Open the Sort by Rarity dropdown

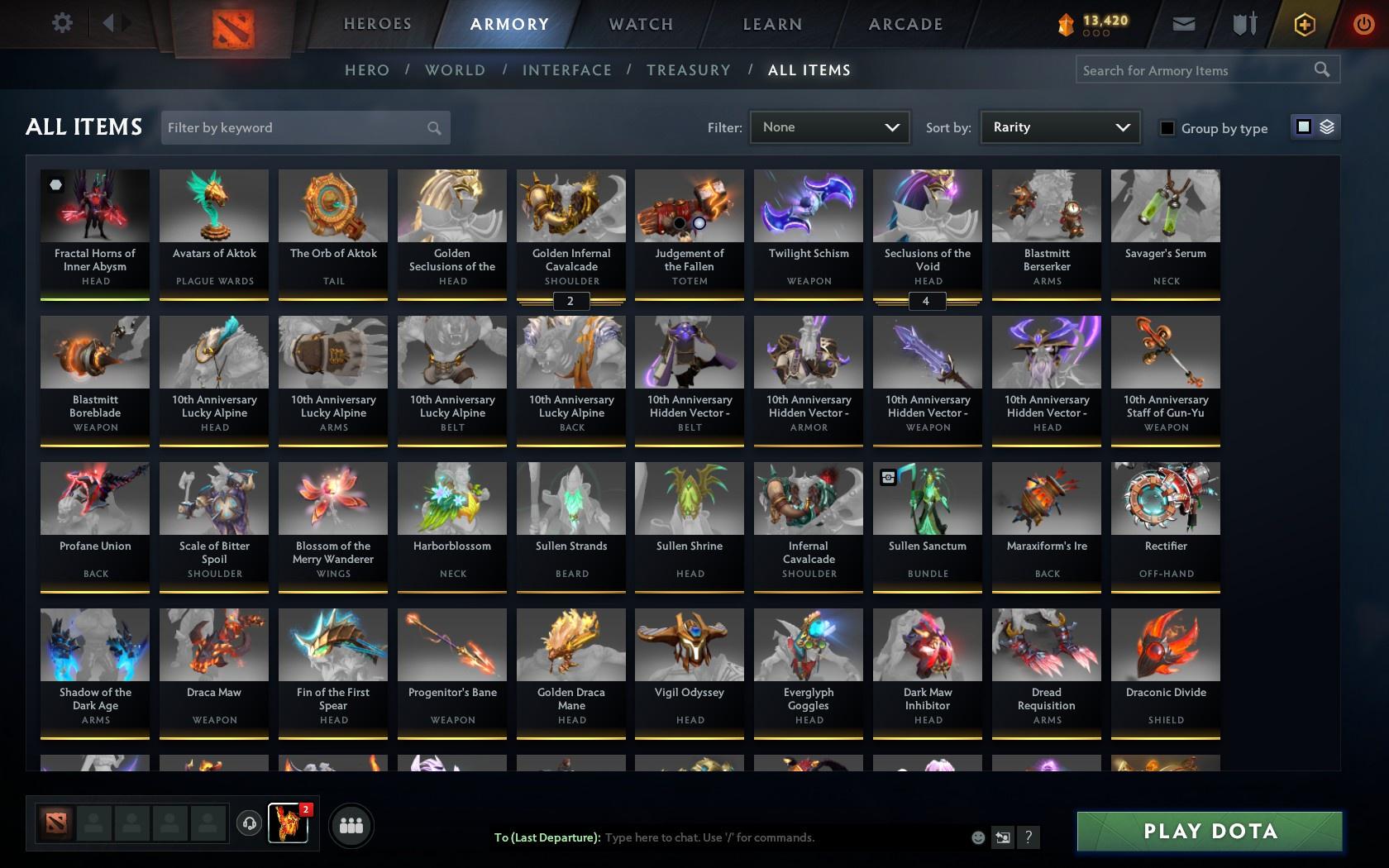pos(1059,127)
